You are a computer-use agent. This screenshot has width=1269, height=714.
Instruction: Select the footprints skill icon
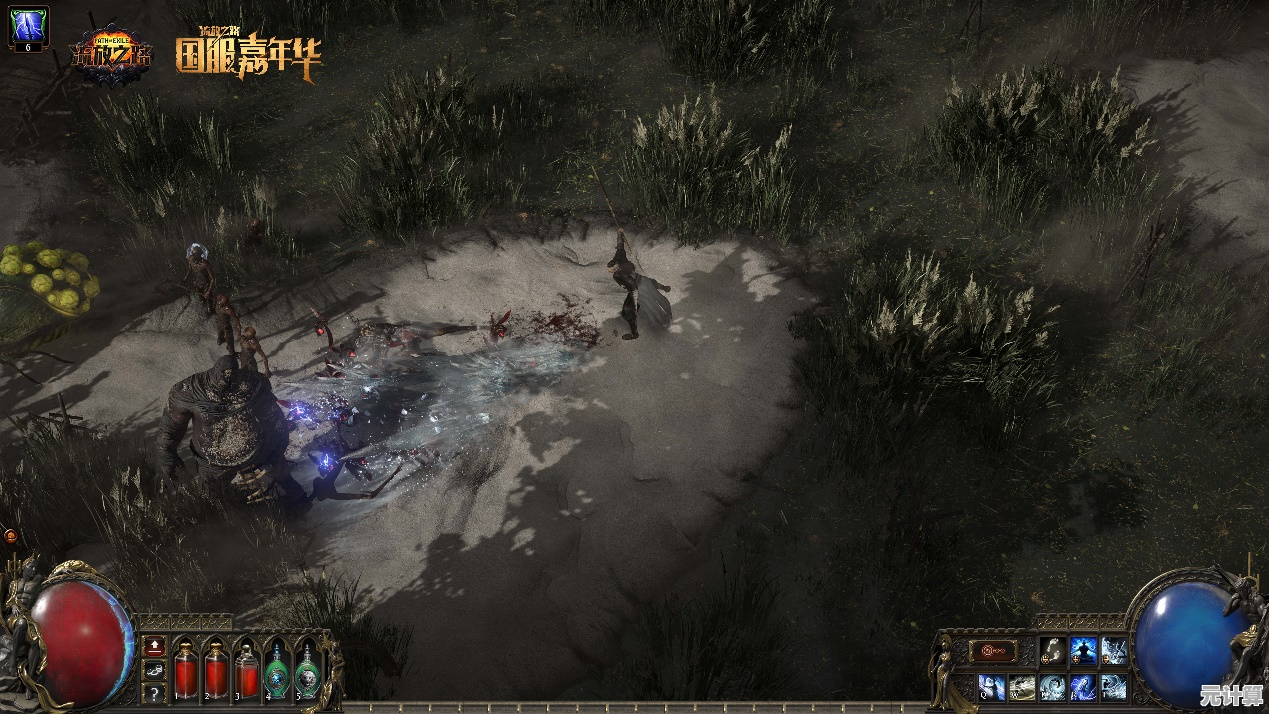(1053, 651)
